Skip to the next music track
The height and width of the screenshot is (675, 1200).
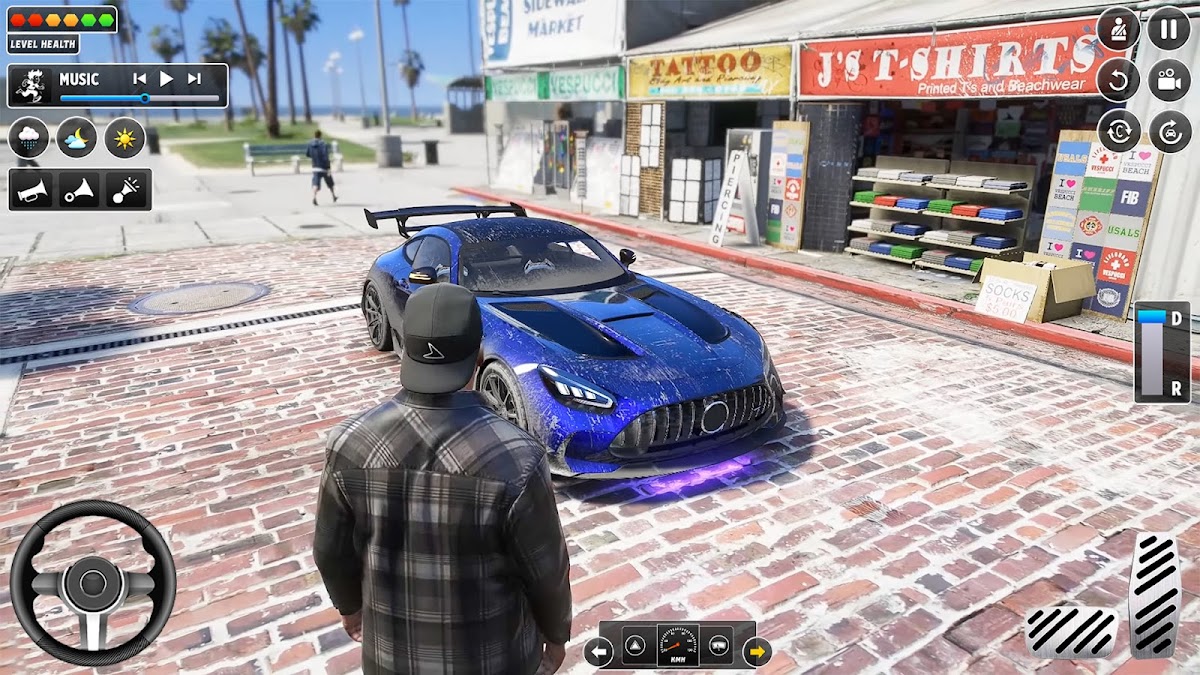(194, 79)
